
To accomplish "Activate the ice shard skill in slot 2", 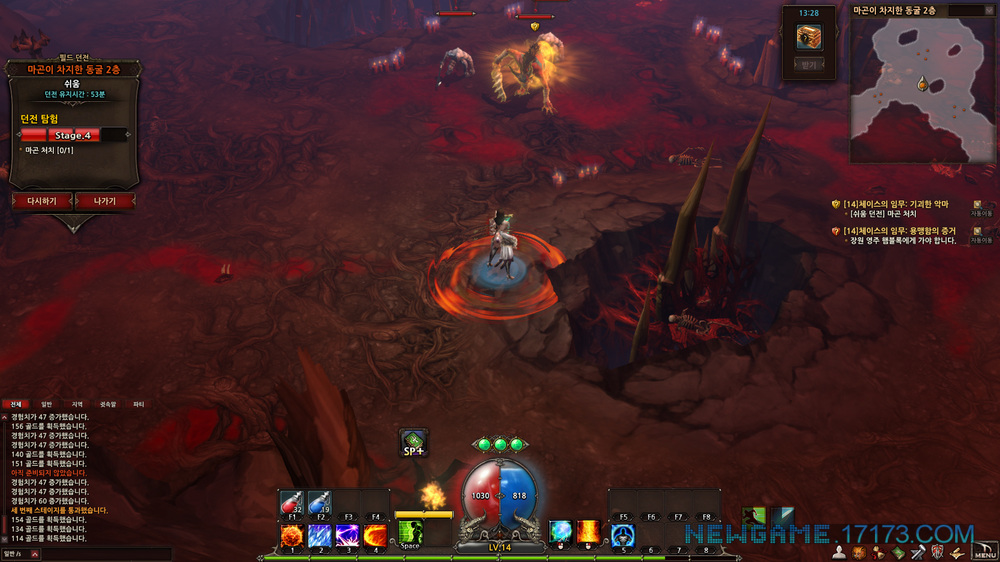I will click(x=320, y=535).
